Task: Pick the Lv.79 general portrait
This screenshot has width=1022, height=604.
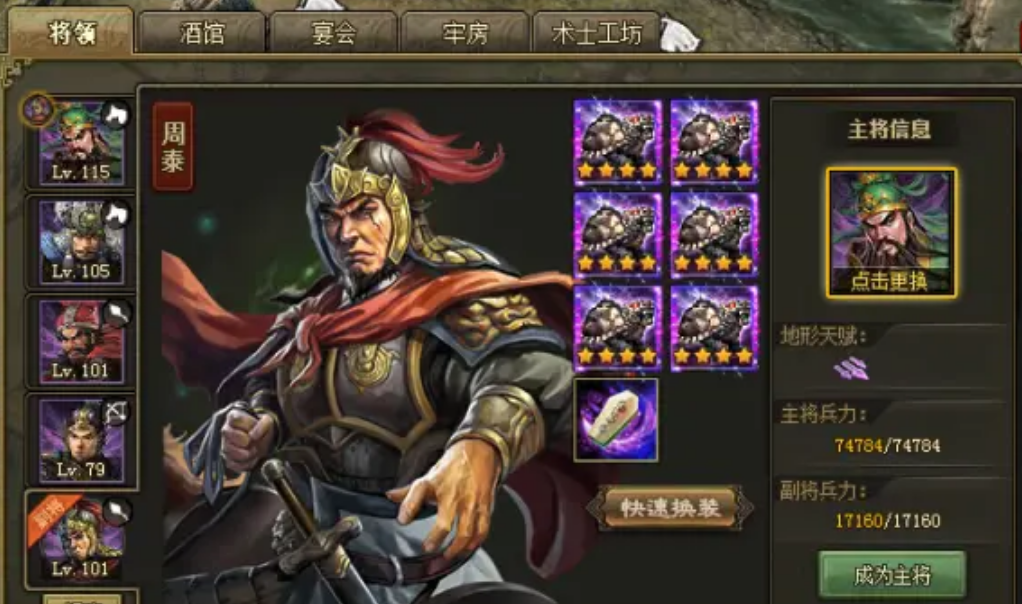Action: click(81, 438)
